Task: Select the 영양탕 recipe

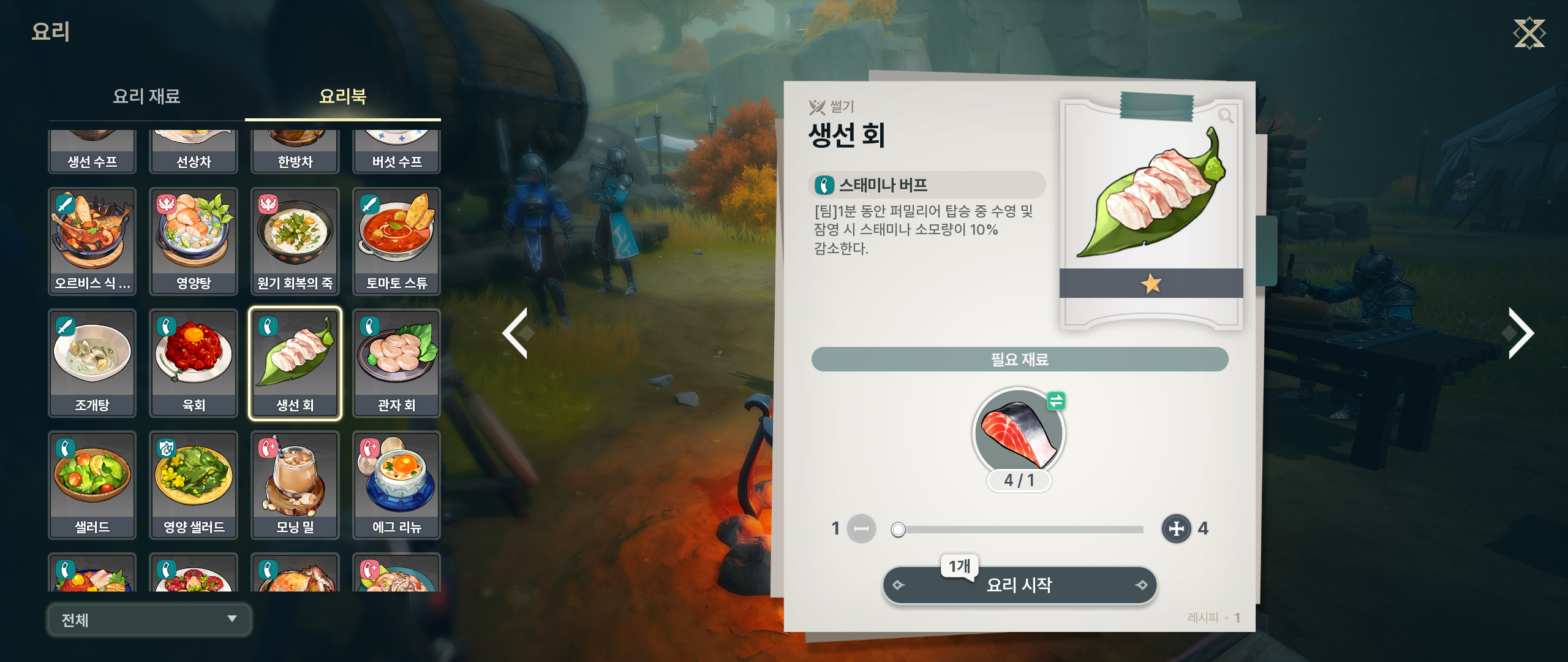Action: (x=194, y=241)
